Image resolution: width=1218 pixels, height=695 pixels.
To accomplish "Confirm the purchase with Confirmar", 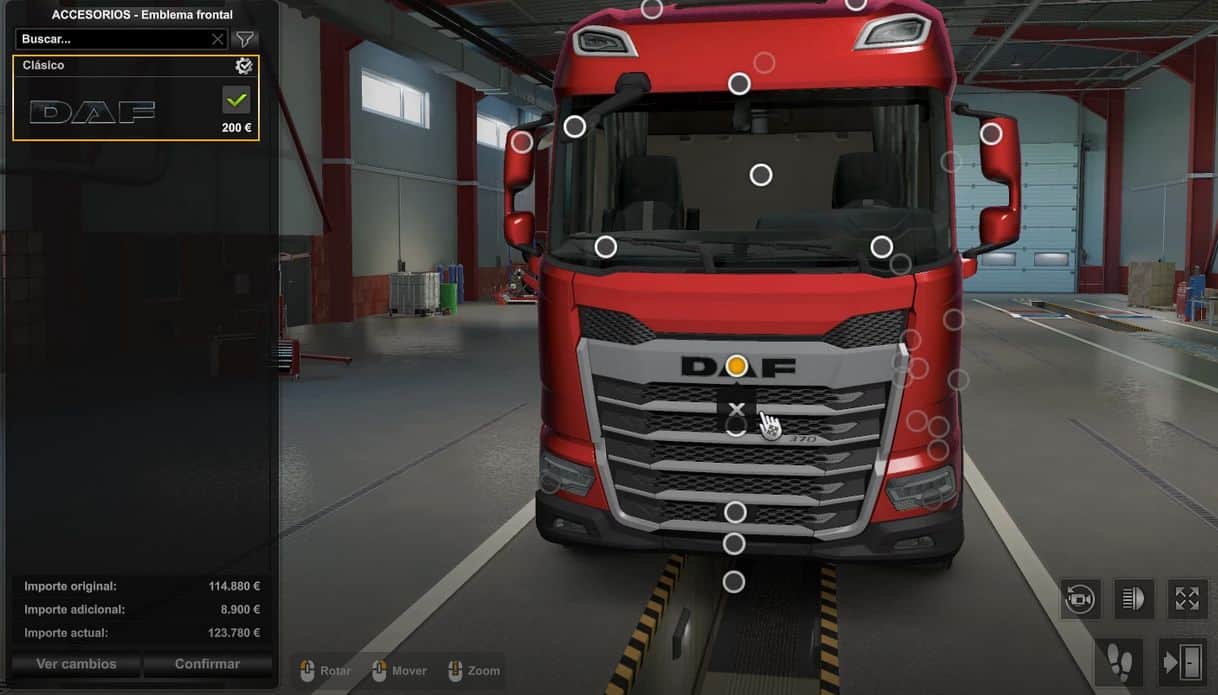I will coord(207,664).
